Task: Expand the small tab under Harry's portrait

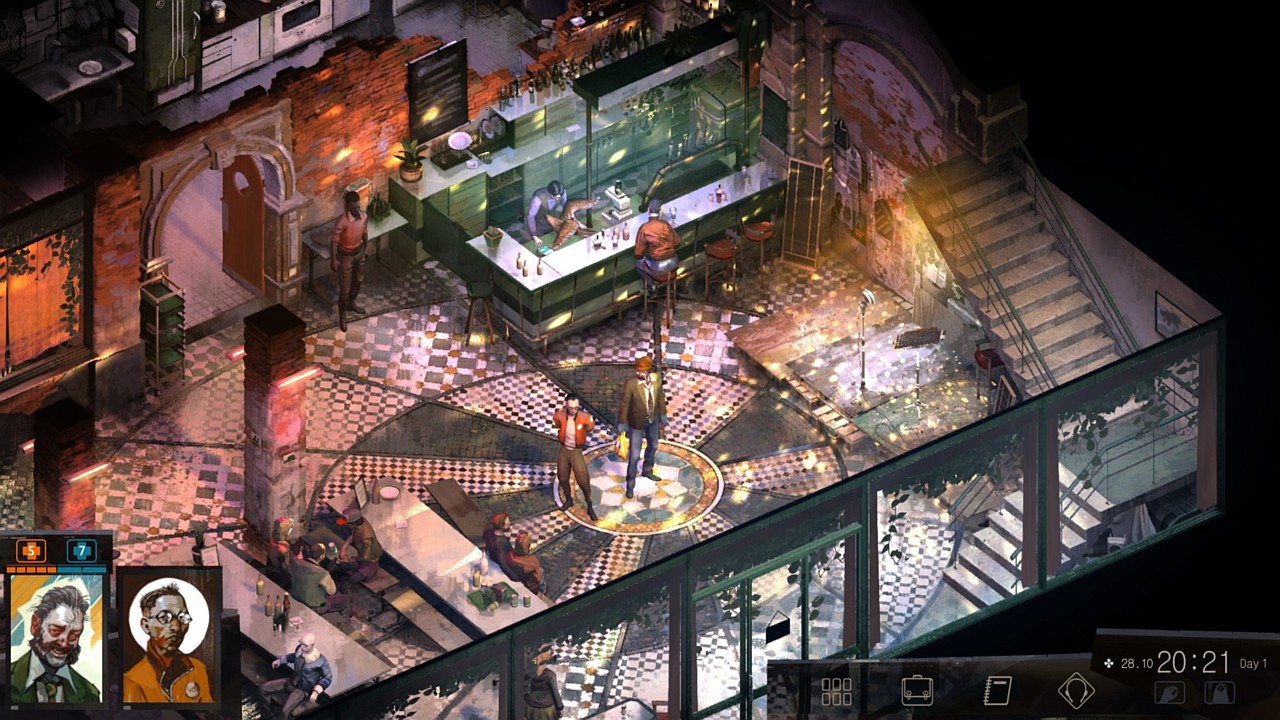Action: coord(14,706)
